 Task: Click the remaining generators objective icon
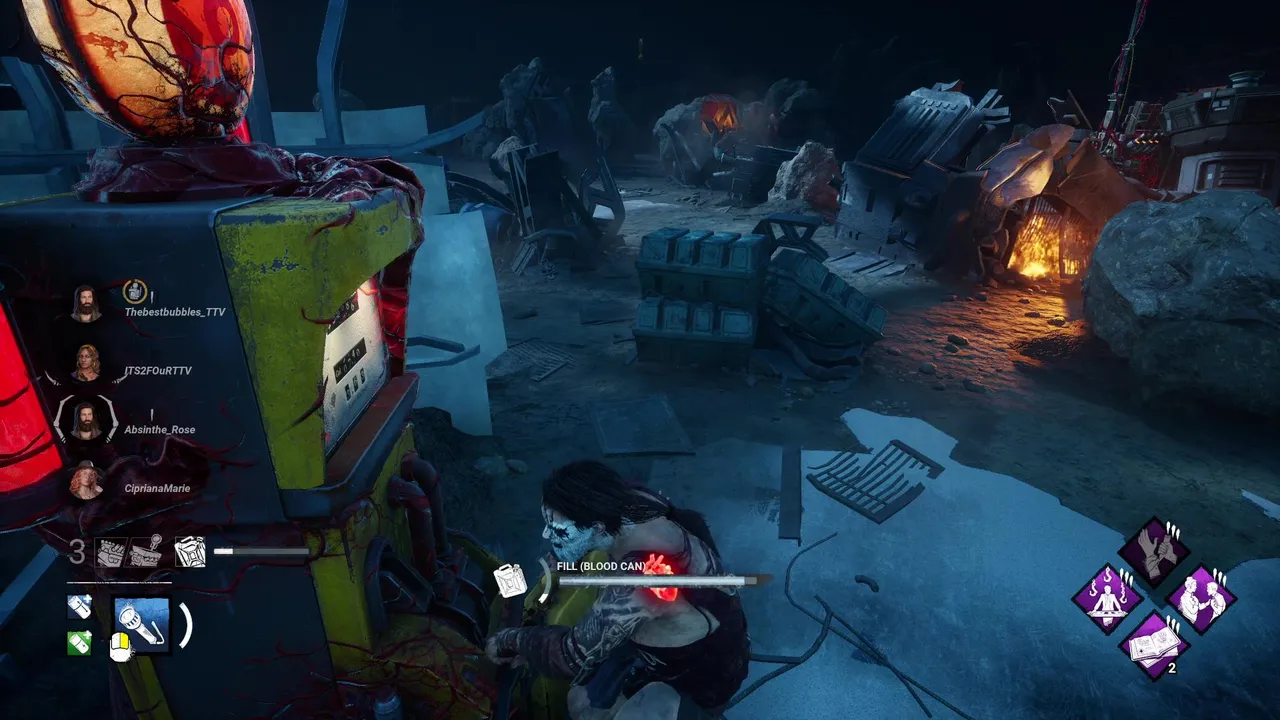[110, 553]
